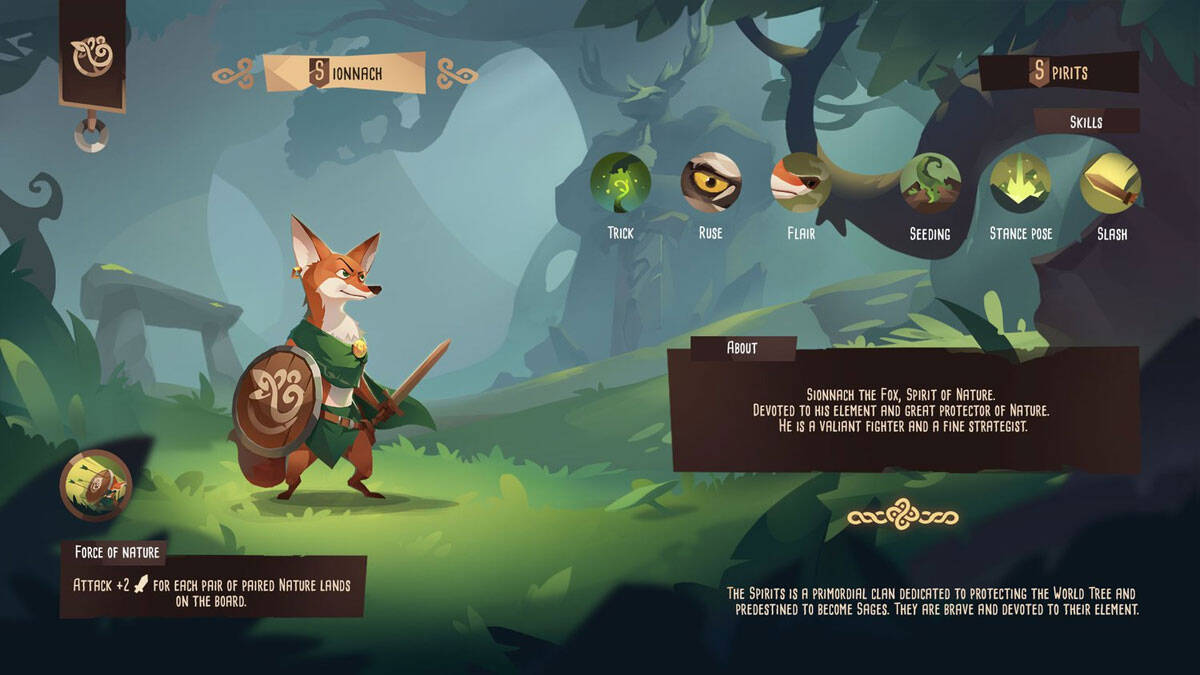Screen dimensions: 1200x675
Task: Open the Skills tab
Action: click(1086, 122)
